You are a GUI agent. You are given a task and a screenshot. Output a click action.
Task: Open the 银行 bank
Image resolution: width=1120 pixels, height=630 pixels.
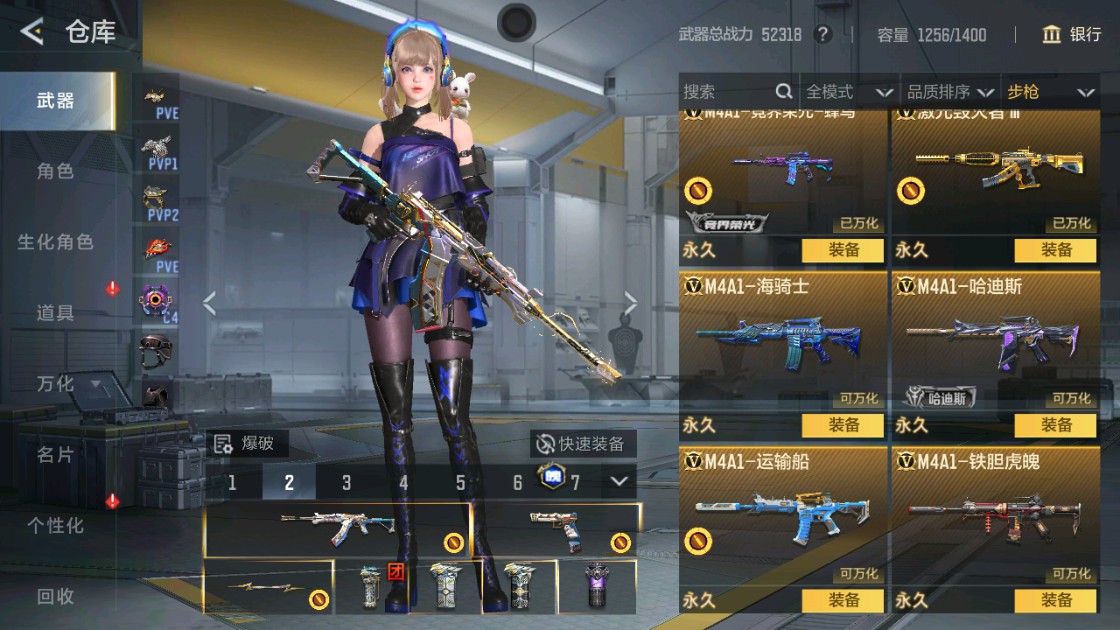[1071, 35]
